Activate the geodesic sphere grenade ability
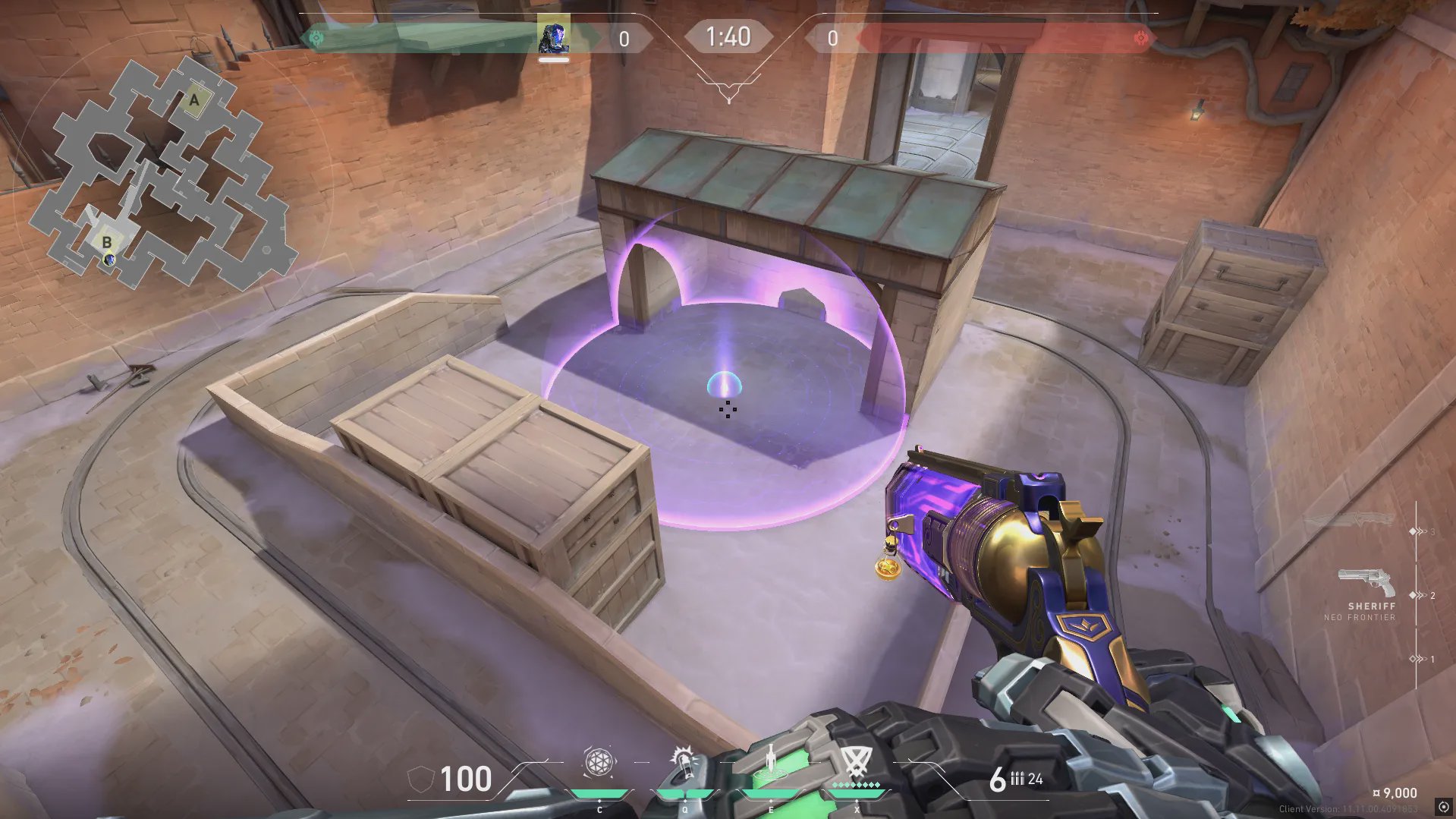 point(599,763)
